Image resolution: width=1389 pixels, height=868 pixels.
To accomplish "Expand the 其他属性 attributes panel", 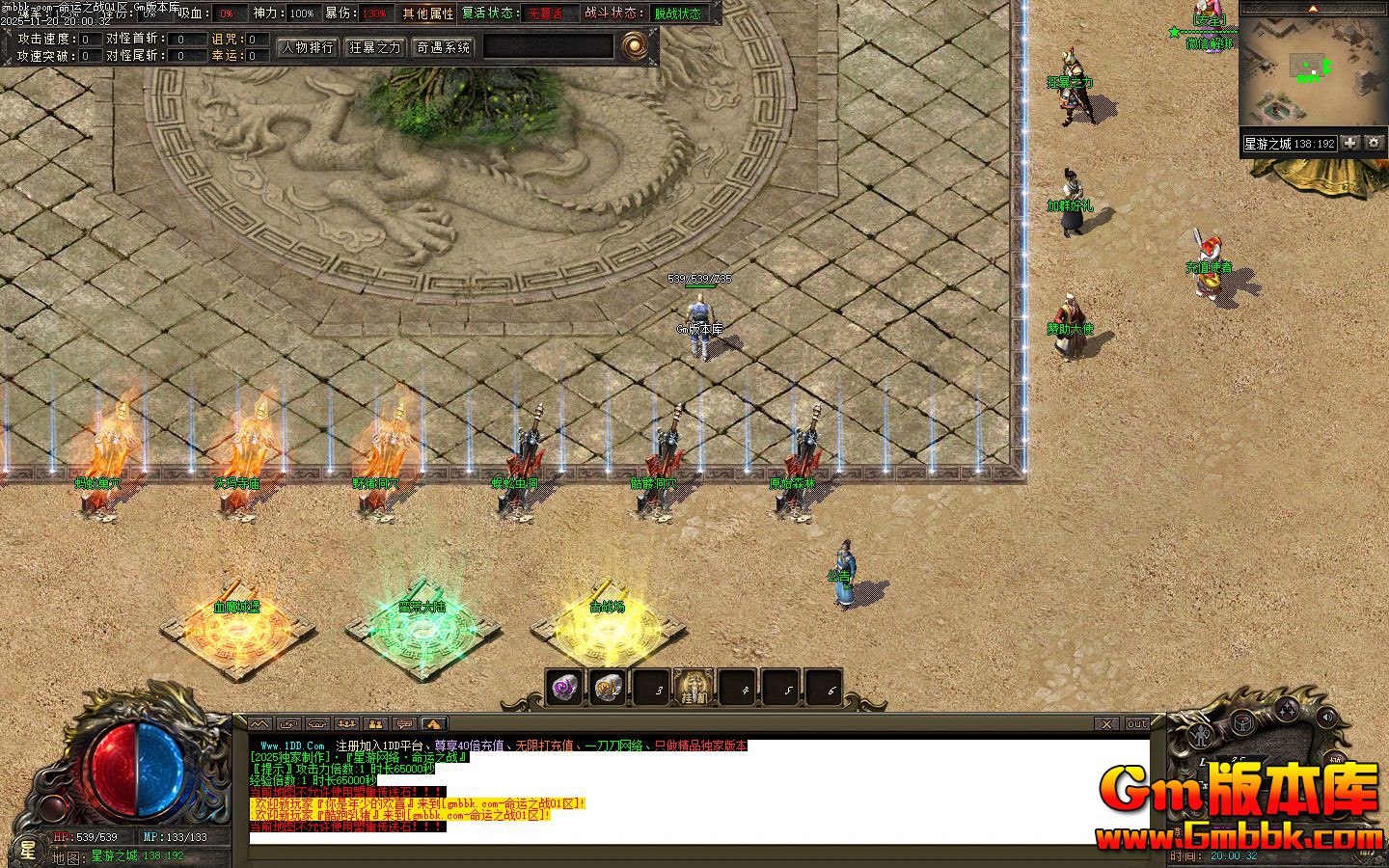I will coord(426,14).
